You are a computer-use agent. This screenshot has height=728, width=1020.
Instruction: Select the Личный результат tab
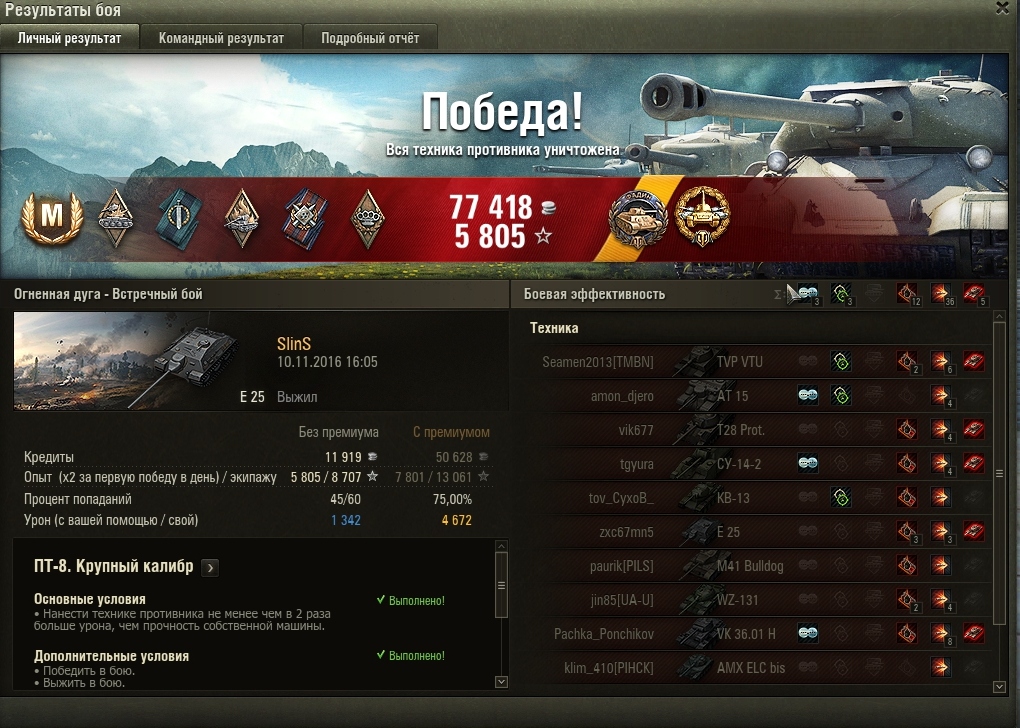point(70,38)
